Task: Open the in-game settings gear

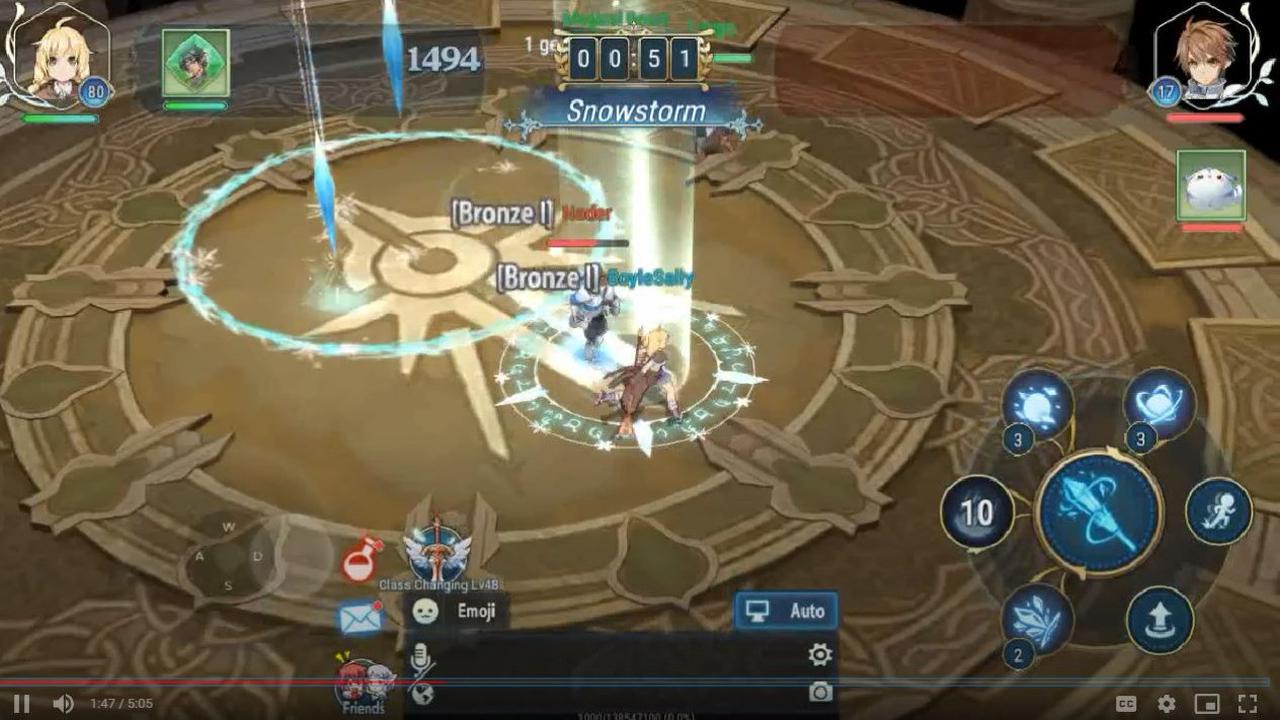Action: [x=820, y=652]
